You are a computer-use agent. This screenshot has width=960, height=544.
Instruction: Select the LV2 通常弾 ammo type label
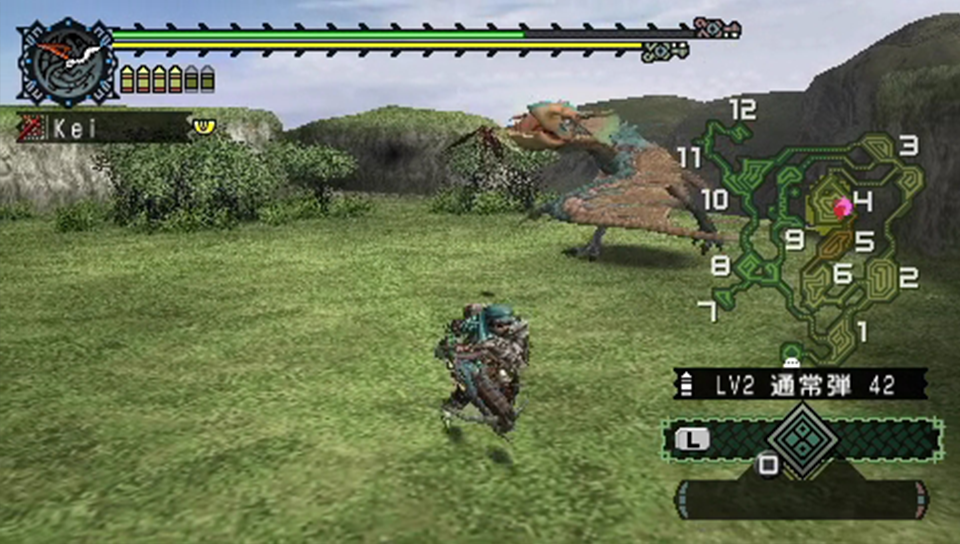(x=800, y=383)
